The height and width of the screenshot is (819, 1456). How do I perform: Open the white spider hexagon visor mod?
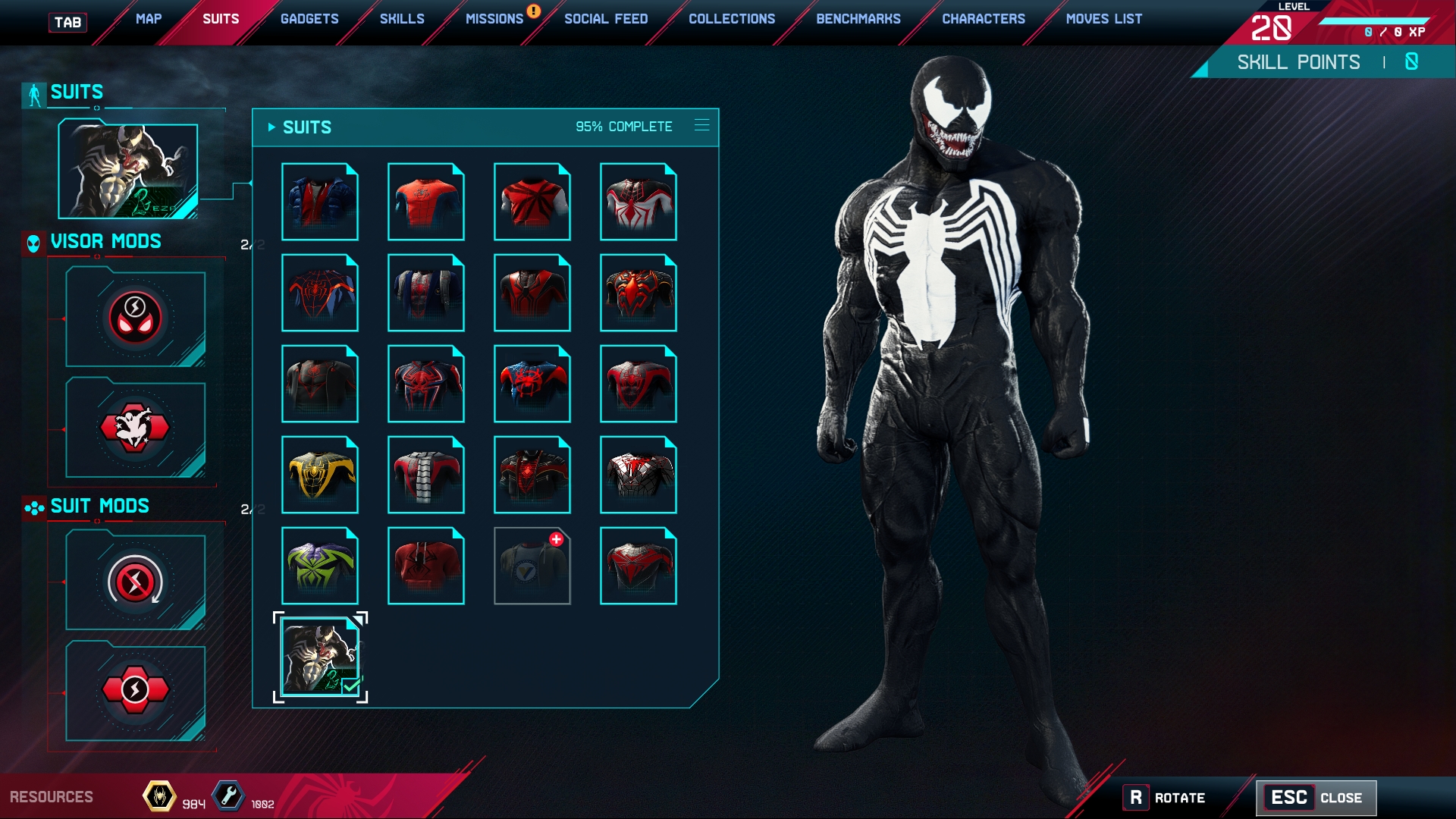(135, 428)
